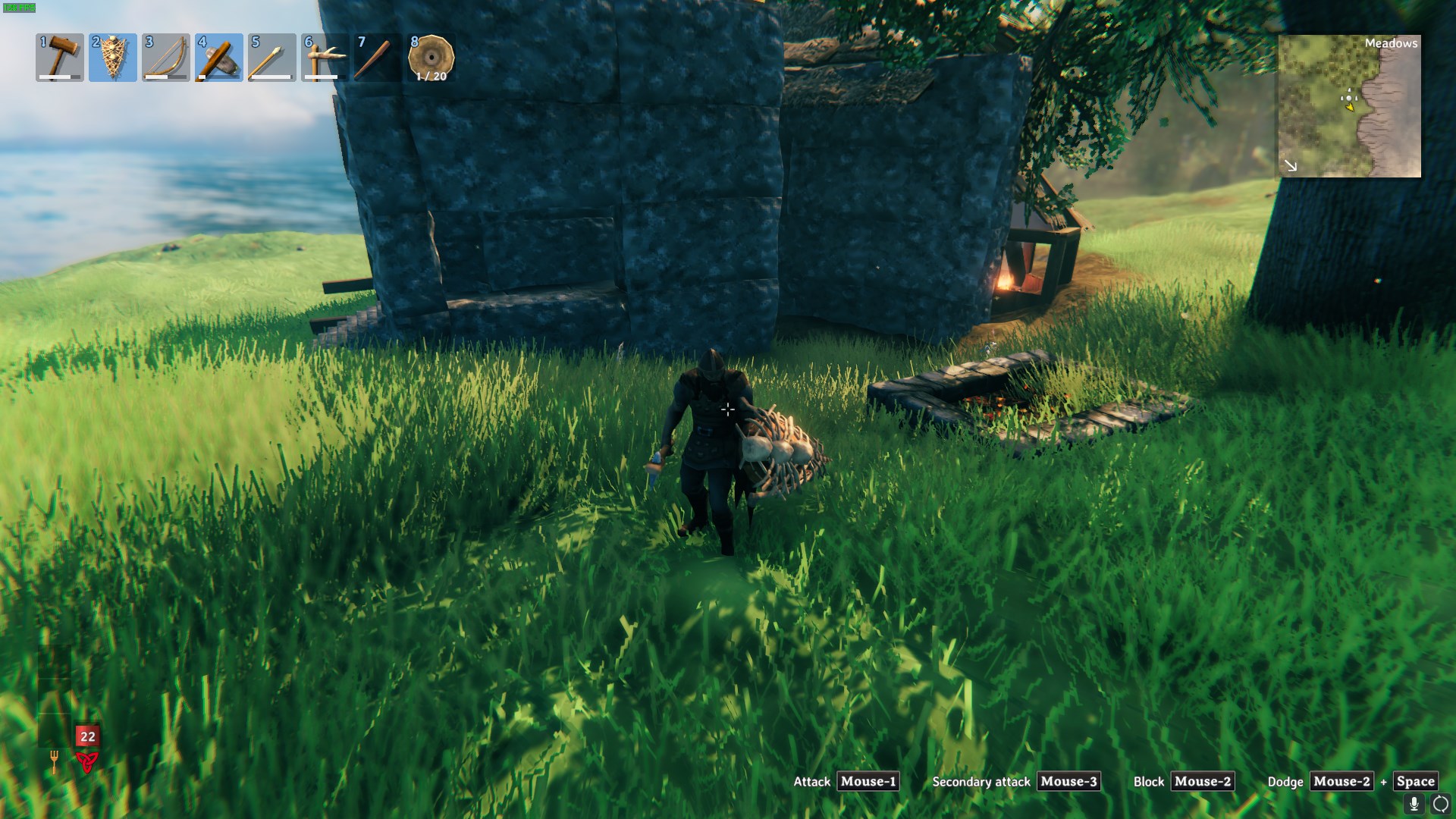1456x819 pixels.
Task: Click the circular icon beside the microphone
Action: click(x=1440, y=804)
